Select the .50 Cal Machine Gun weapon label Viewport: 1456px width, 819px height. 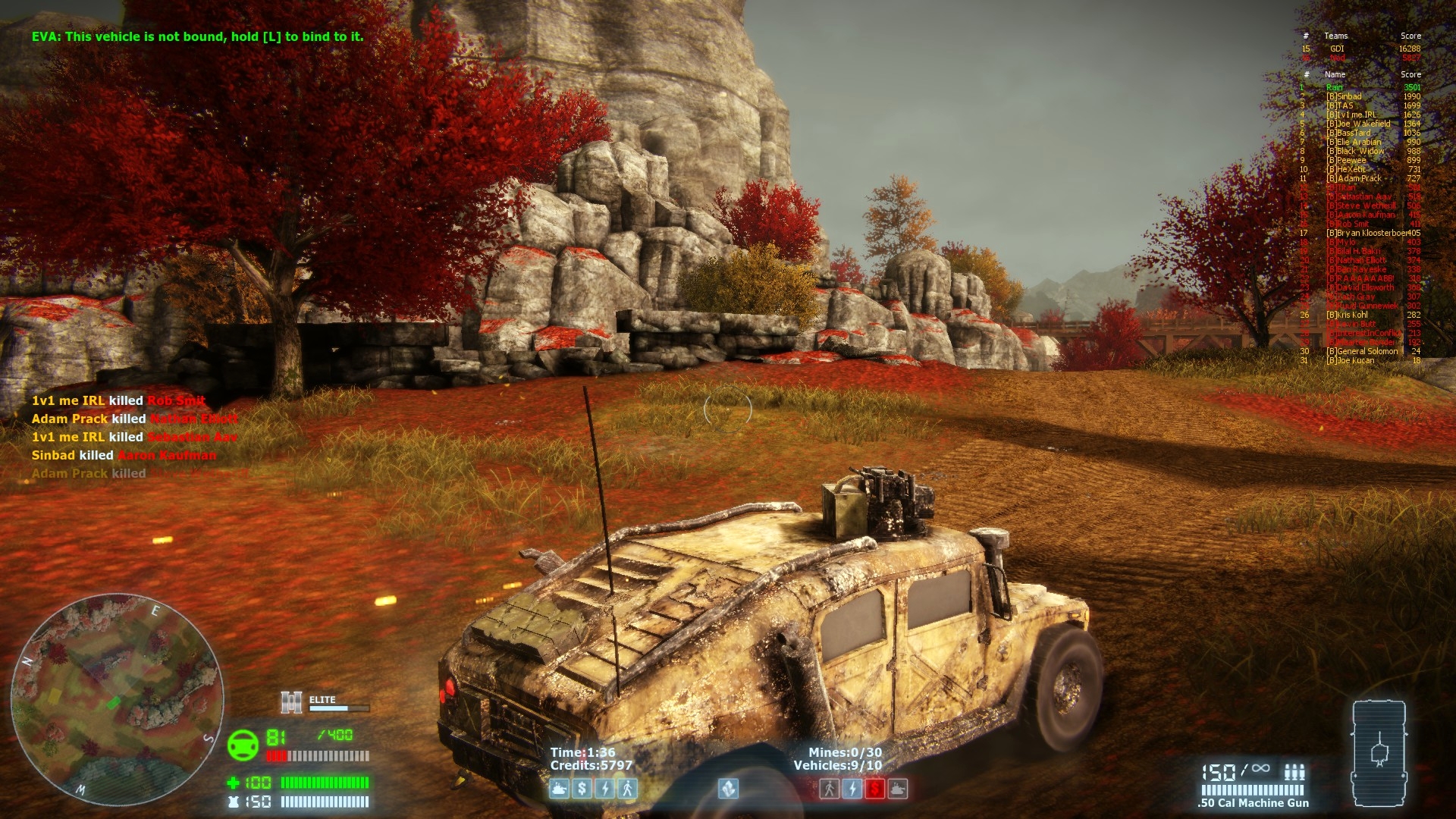(x=1253, y=803)
